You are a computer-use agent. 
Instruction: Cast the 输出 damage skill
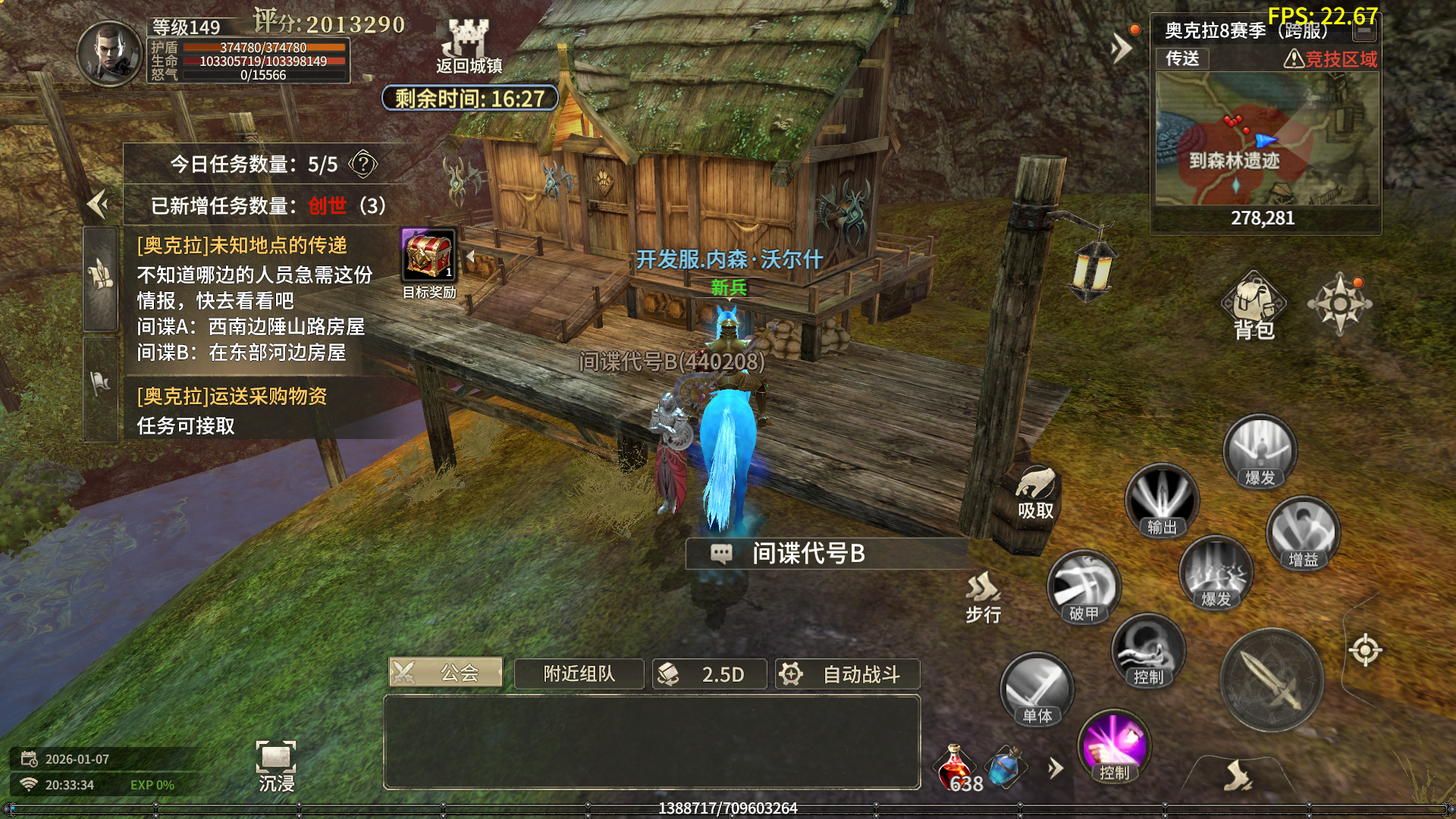point(1161,502)
